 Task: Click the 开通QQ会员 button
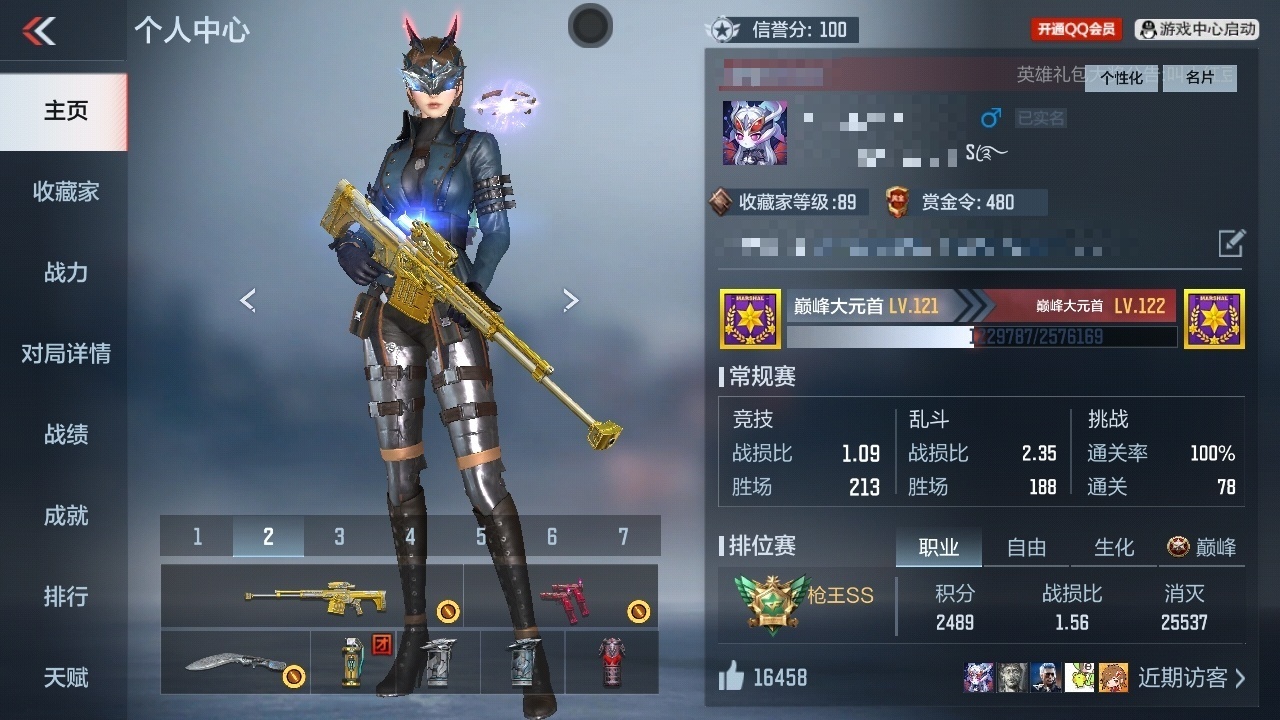1075,30
